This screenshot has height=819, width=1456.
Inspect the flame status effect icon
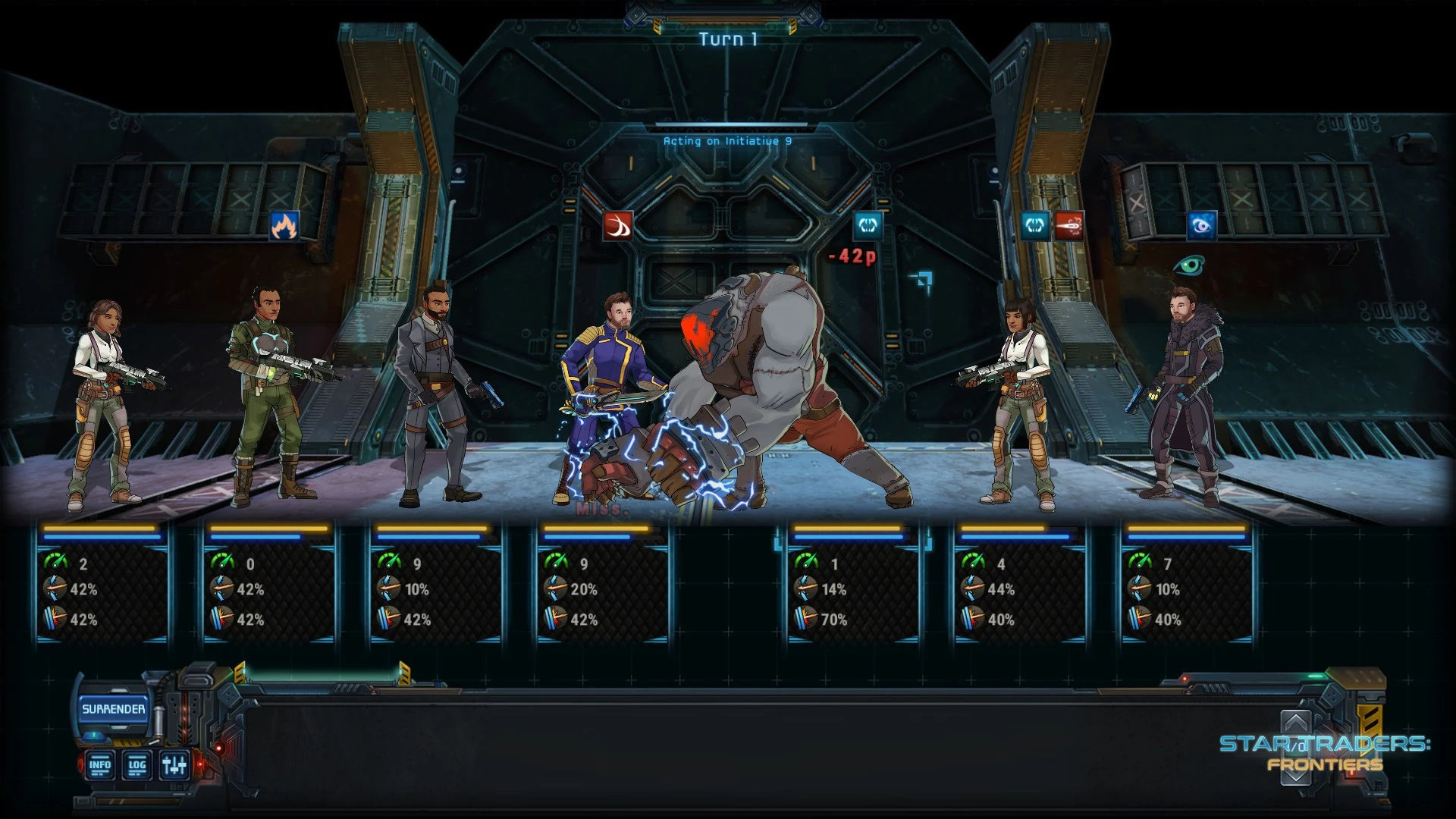[x=284, y=225]
